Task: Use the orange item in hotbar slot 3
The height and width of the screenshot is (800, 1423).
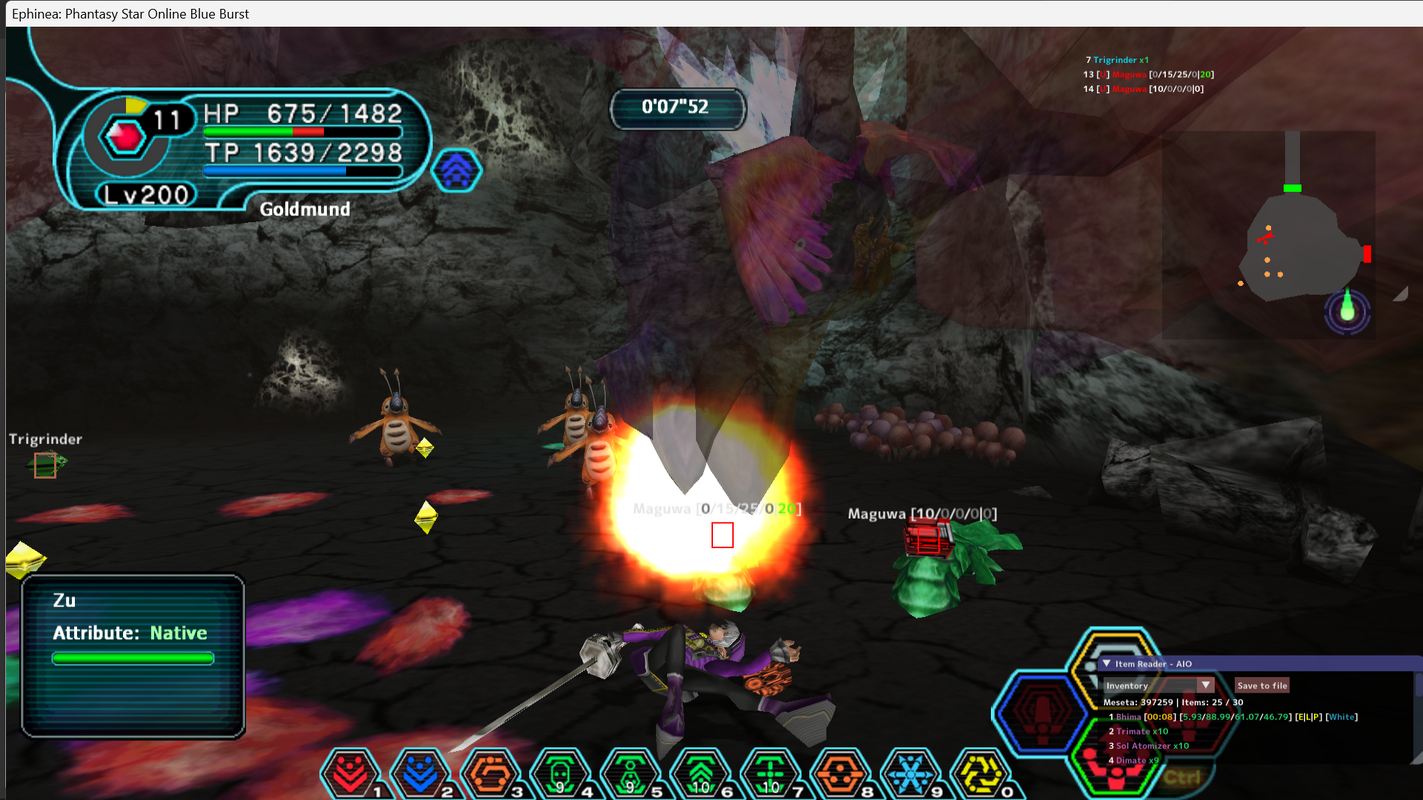Action: click(490, 773)
